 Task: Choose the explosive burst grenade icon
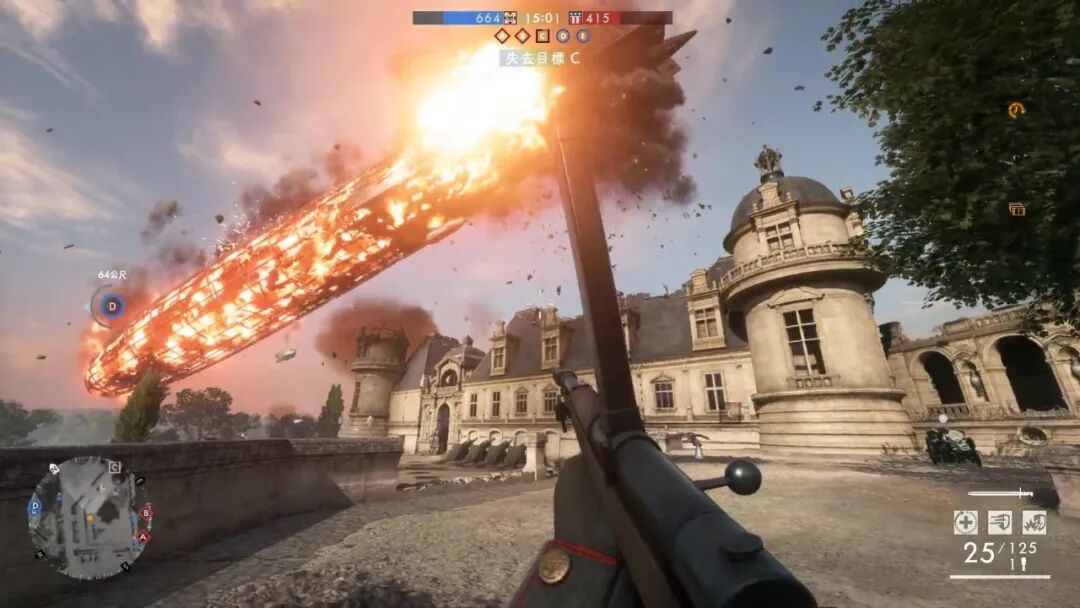pos(1034,522)
